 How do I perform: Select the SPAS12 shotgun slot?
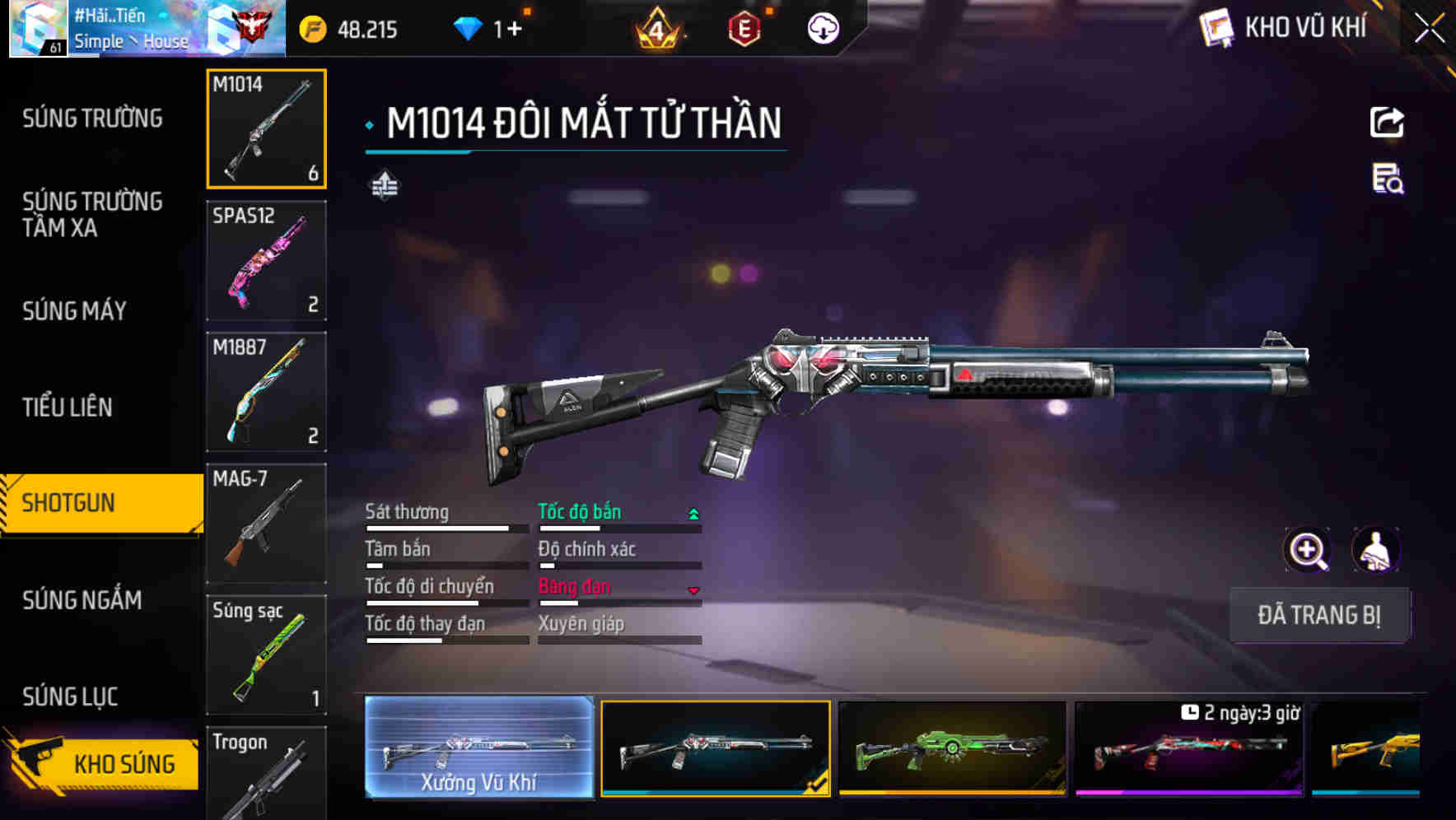pyautogui.click(x=266, y=260)
